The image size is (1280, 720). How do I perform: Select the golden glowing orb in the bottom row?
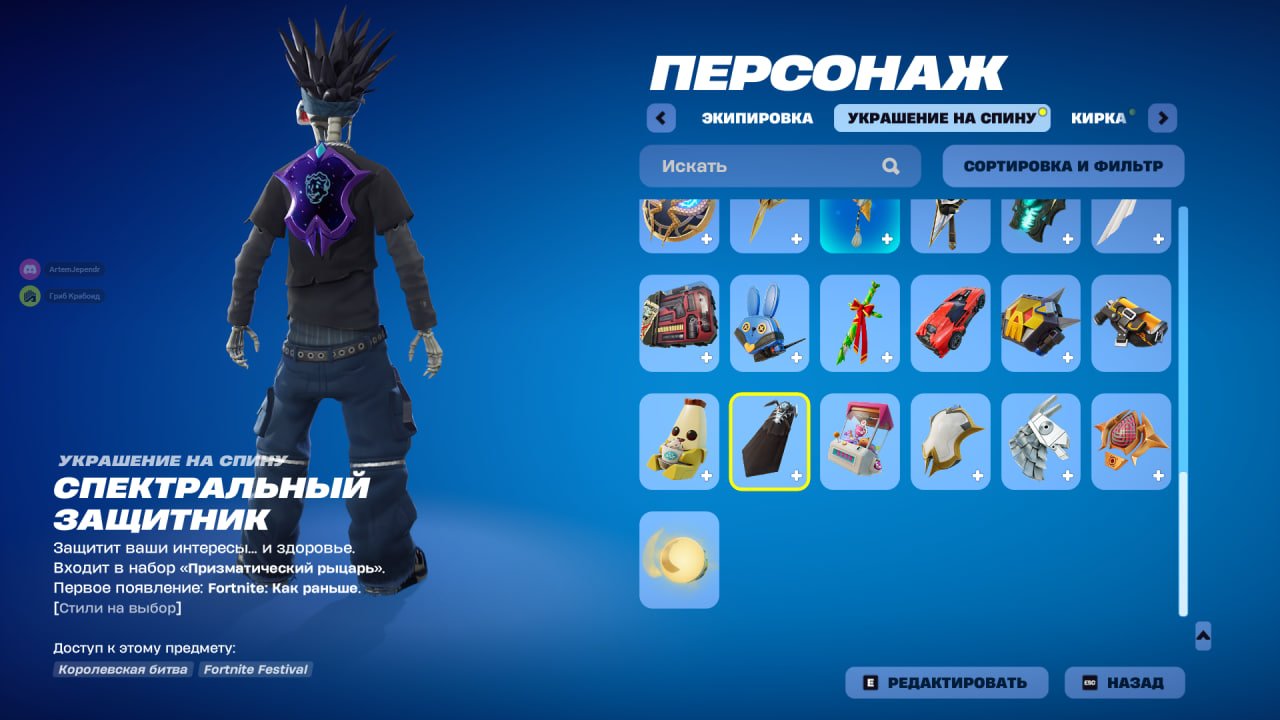click(679, 560)
